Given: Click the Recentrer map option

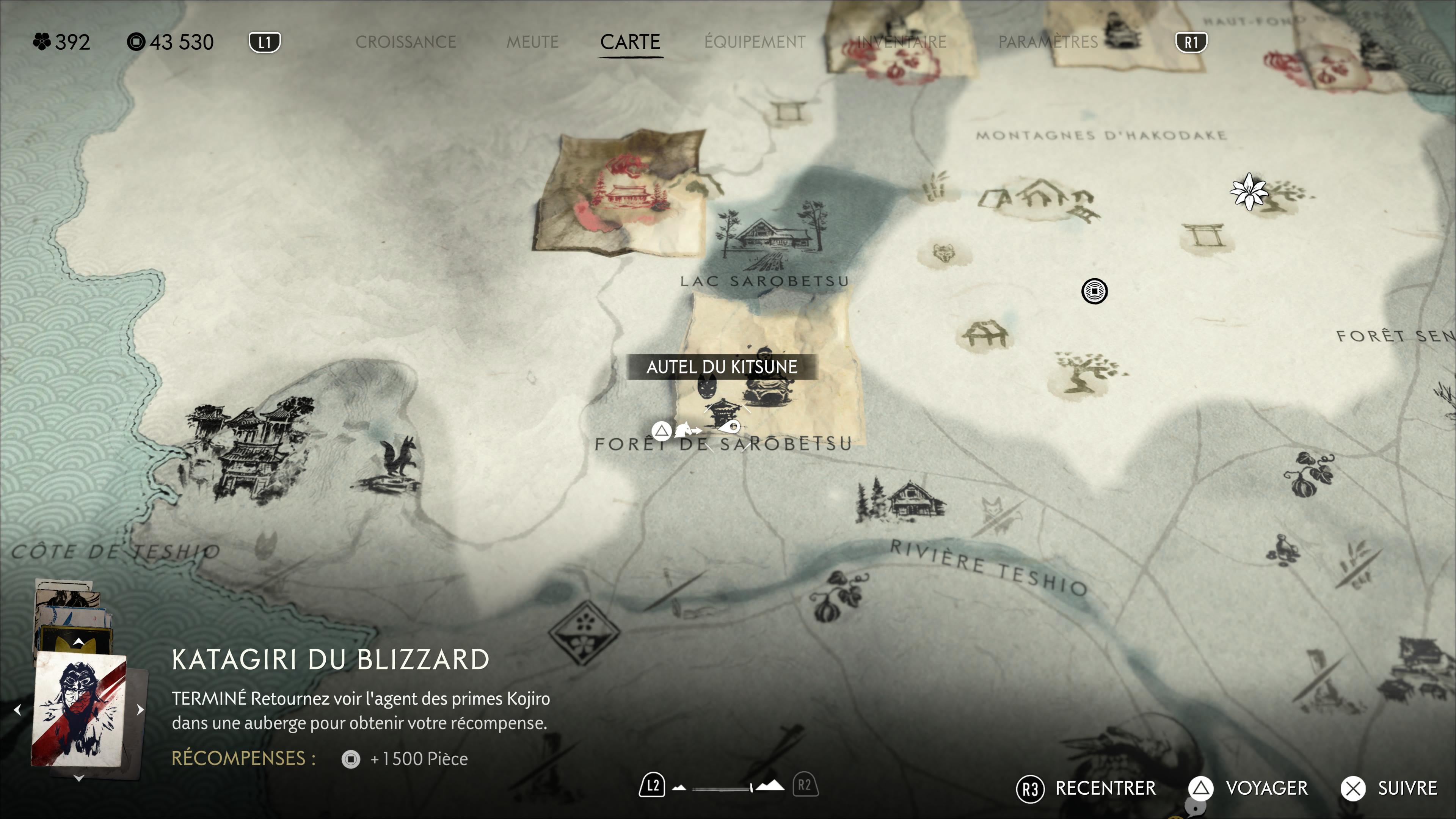Looking at the screenshot, I should (1086, 788).
